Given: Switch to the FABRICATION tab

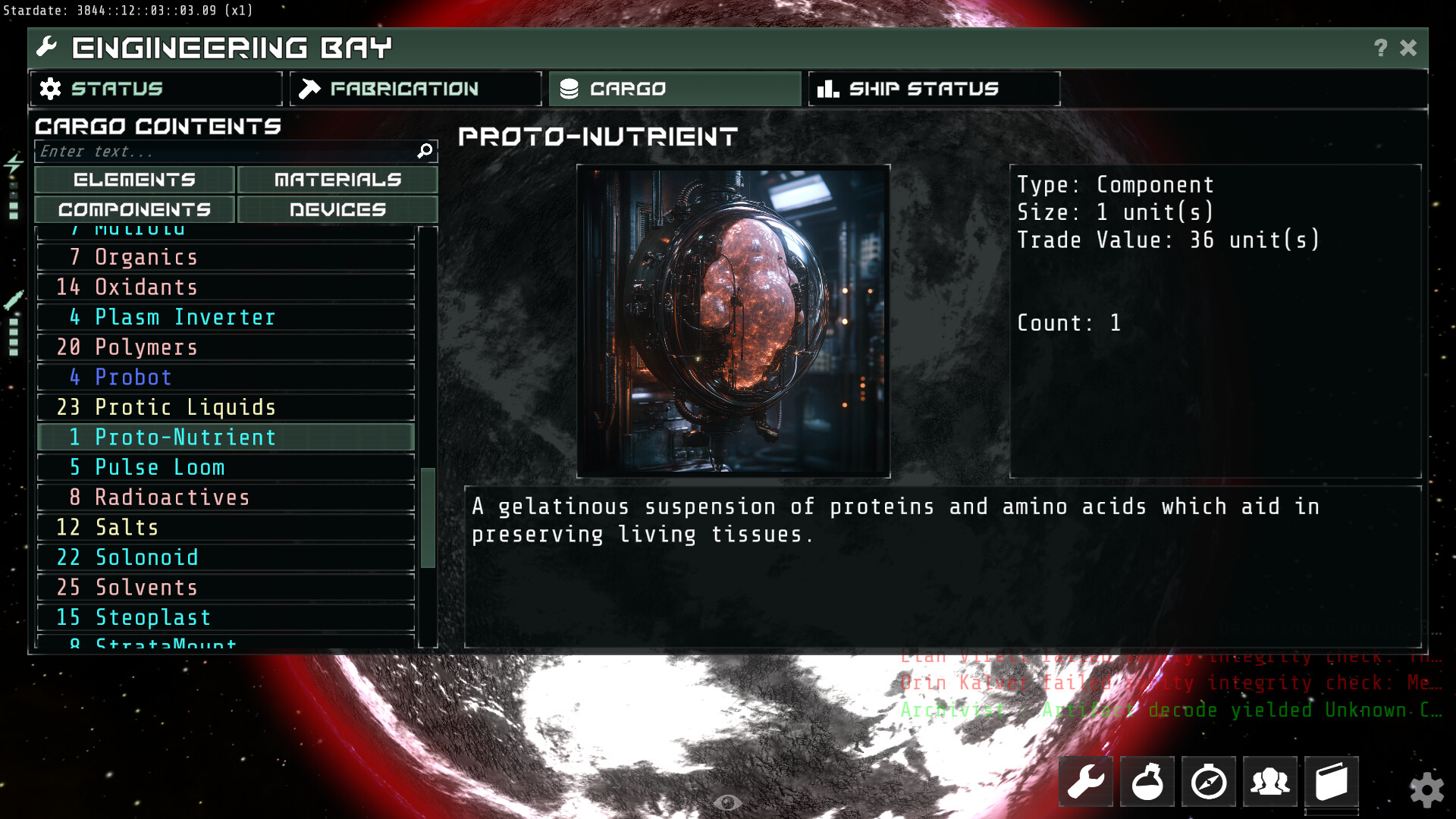Looking at the screenshot, I should click(415, 89).
